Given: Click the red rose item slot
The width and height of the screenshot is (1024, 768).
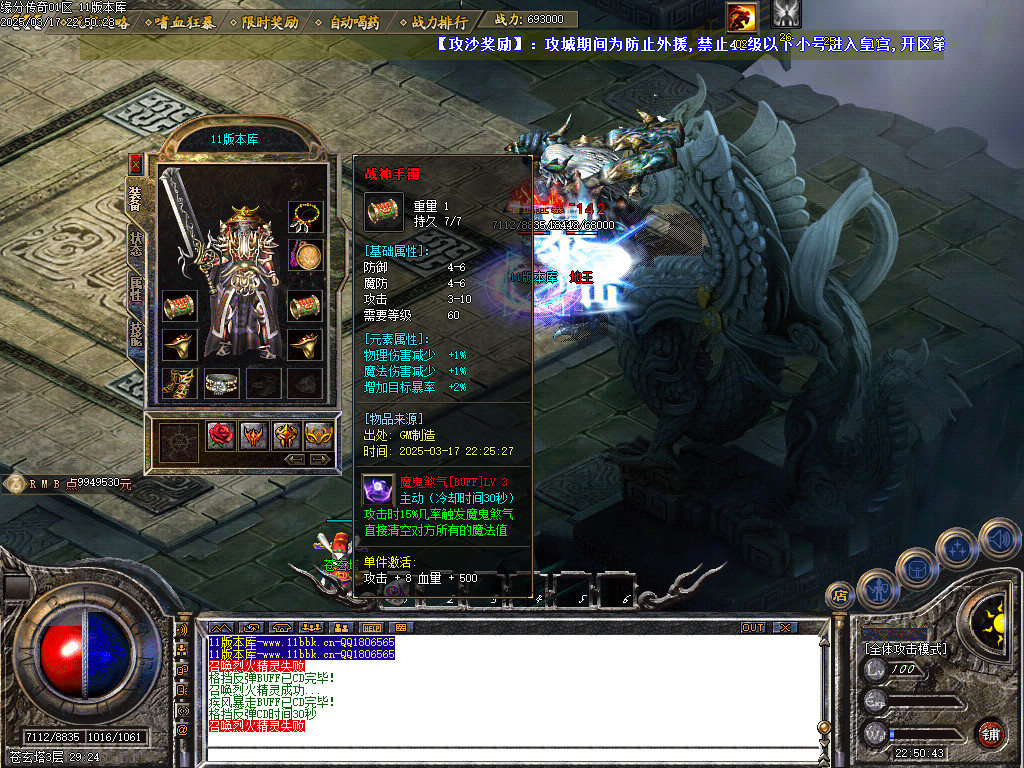Looking at the screenshot, I should point(221,435).
